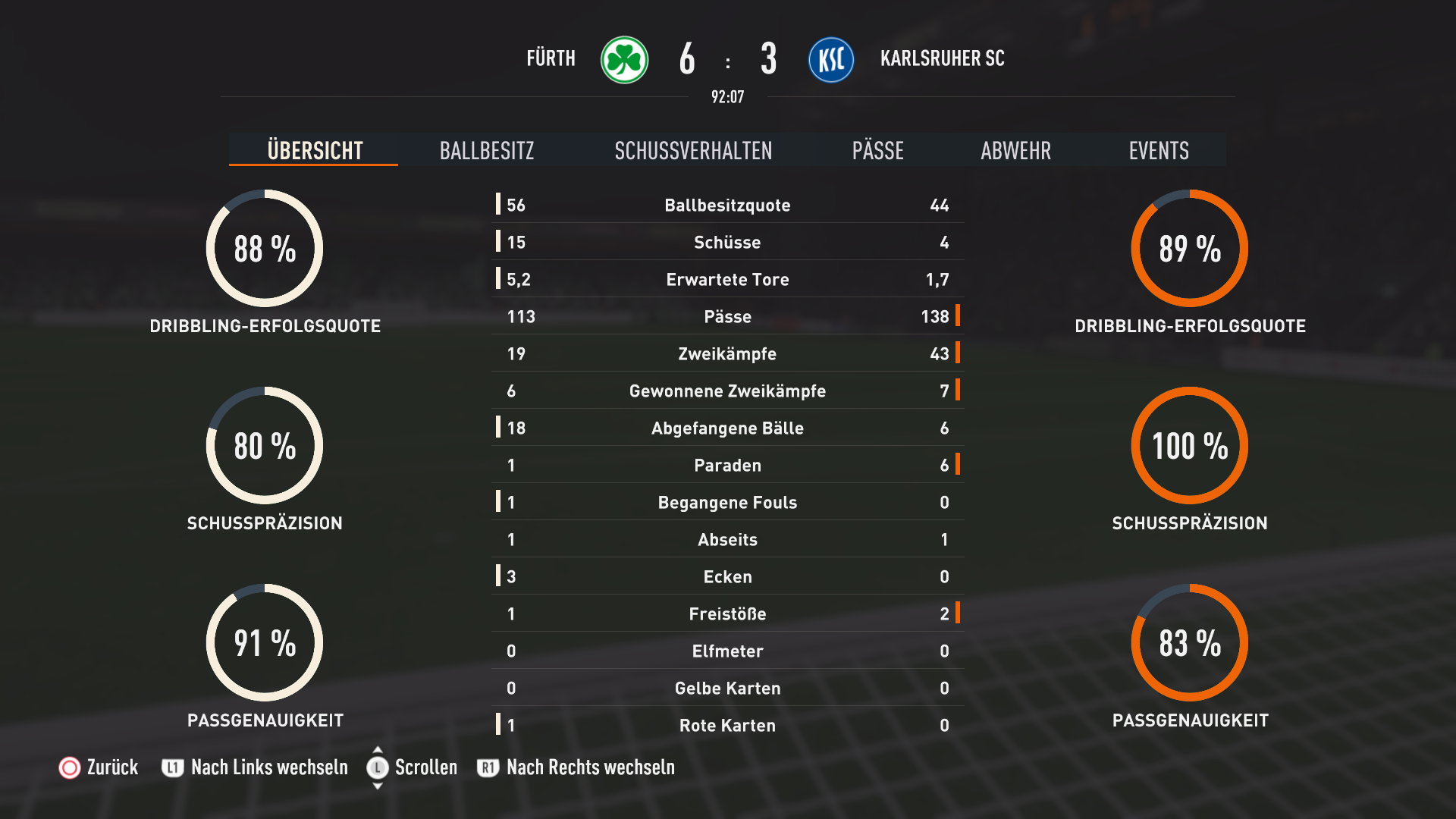Show the Pässe statistics tab
The width and height of the screenshot is (1456, 819).
click(x=877, y=150)
